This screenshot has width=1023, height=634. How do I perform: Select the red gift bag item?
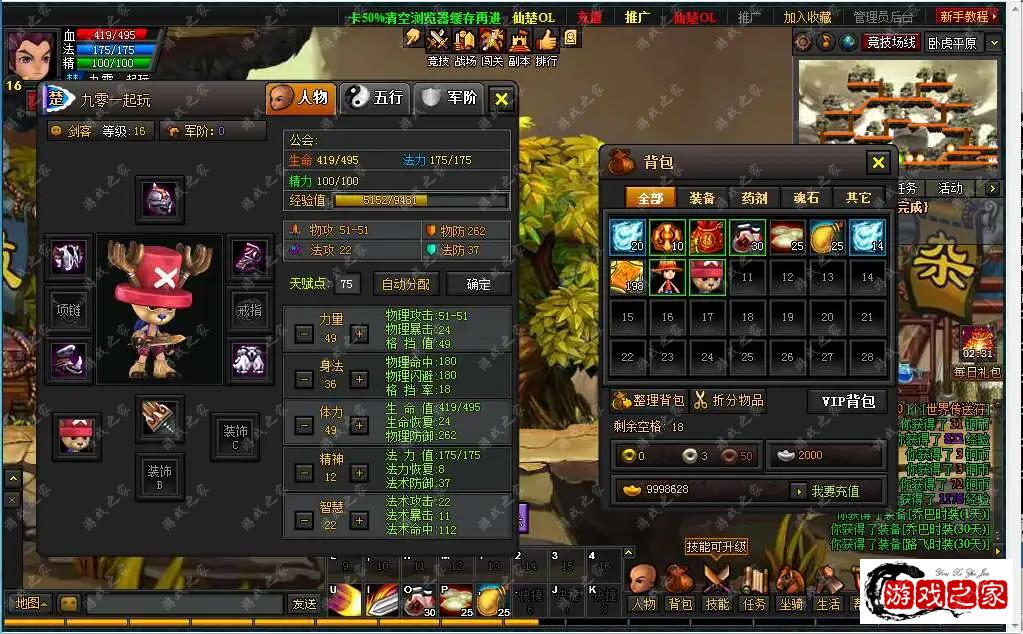(x=707, y=237)
